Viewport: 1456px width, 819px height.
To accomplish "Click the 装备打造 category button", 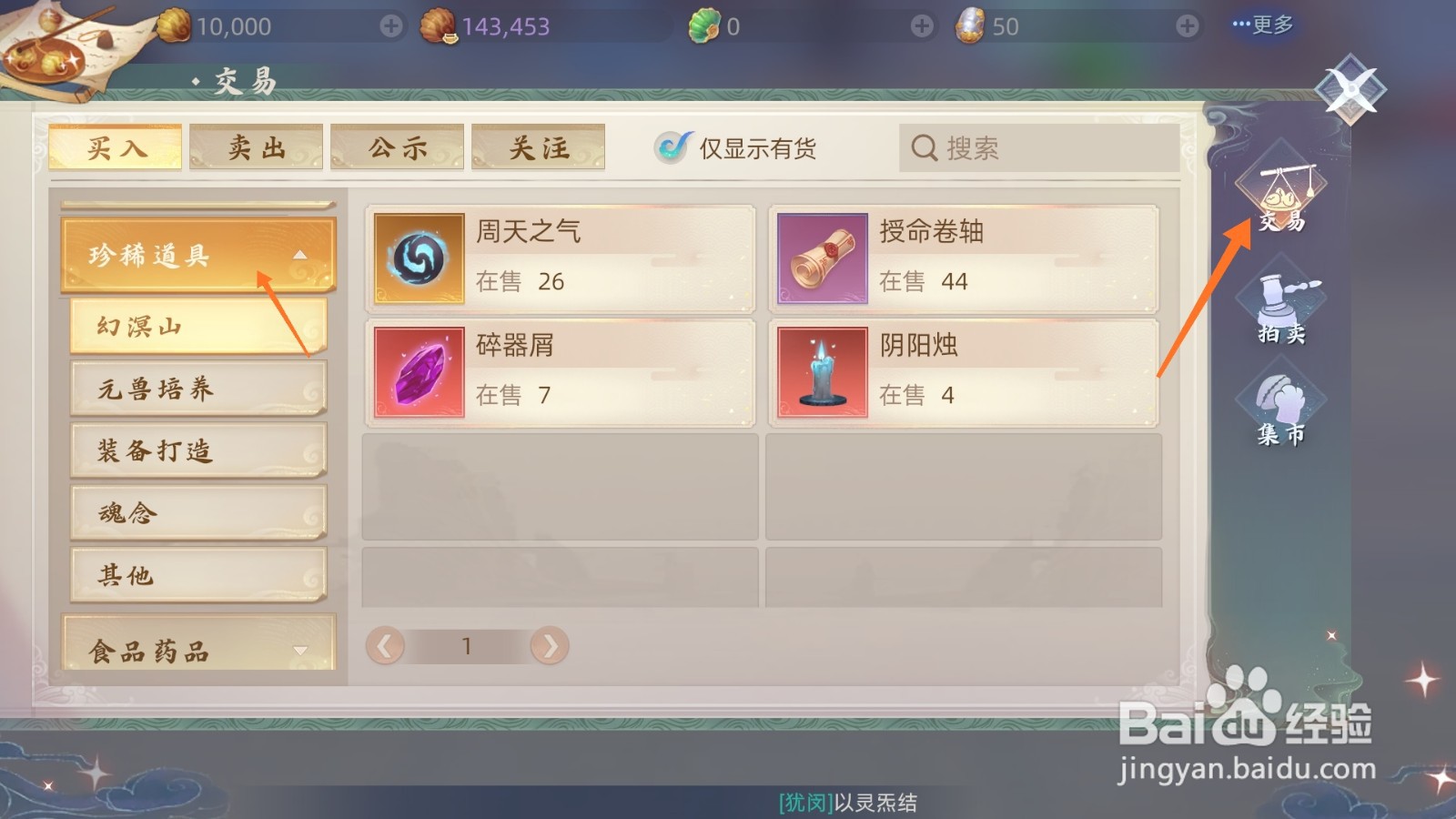I will (198, 450).
